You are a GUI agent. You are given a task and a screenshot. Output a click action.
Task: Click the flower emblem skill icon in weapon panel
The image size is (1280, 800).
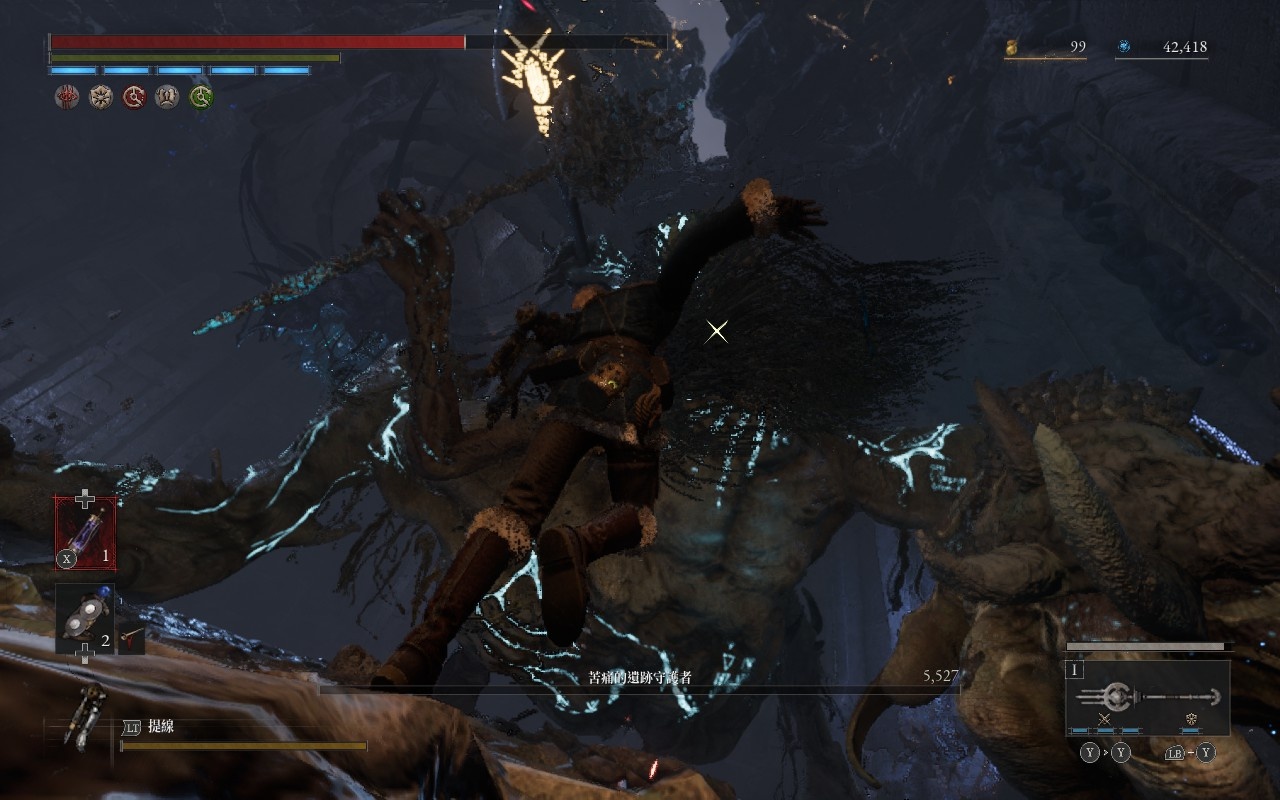(1191, 719)
